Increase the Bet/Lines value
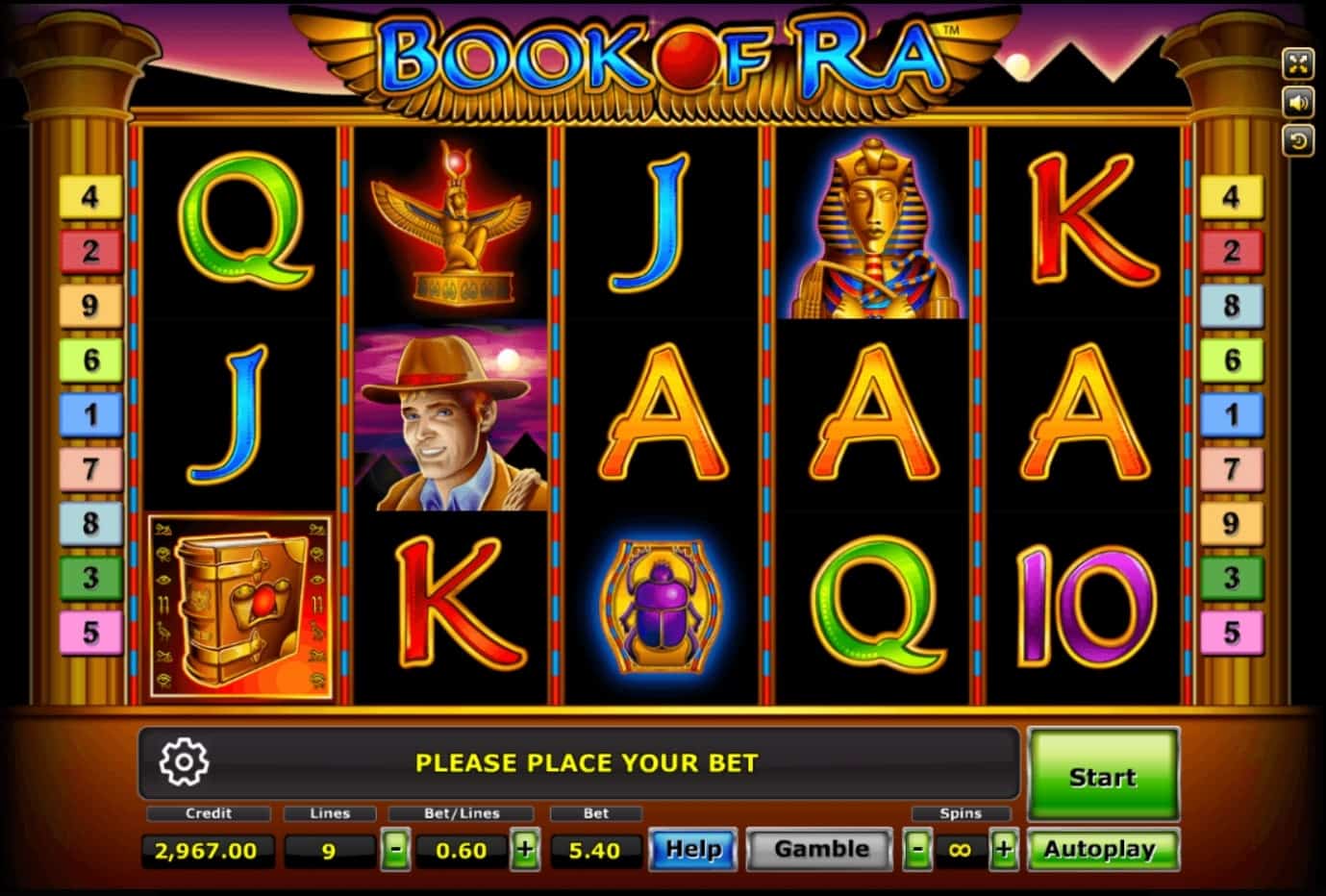Image resolution: width=1326 pixels, height=896 pixels. point(524,850)
